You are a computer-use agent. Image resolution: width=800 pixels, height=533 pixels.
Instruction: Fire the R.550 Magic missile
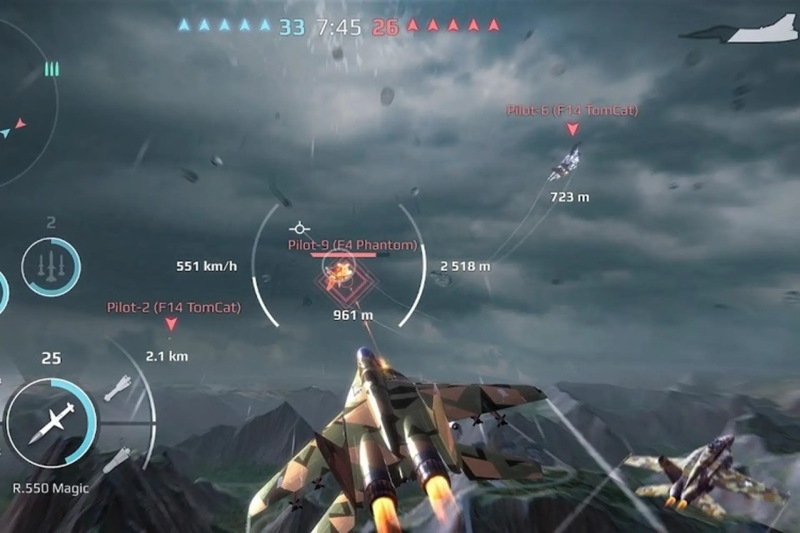[50, 422]
